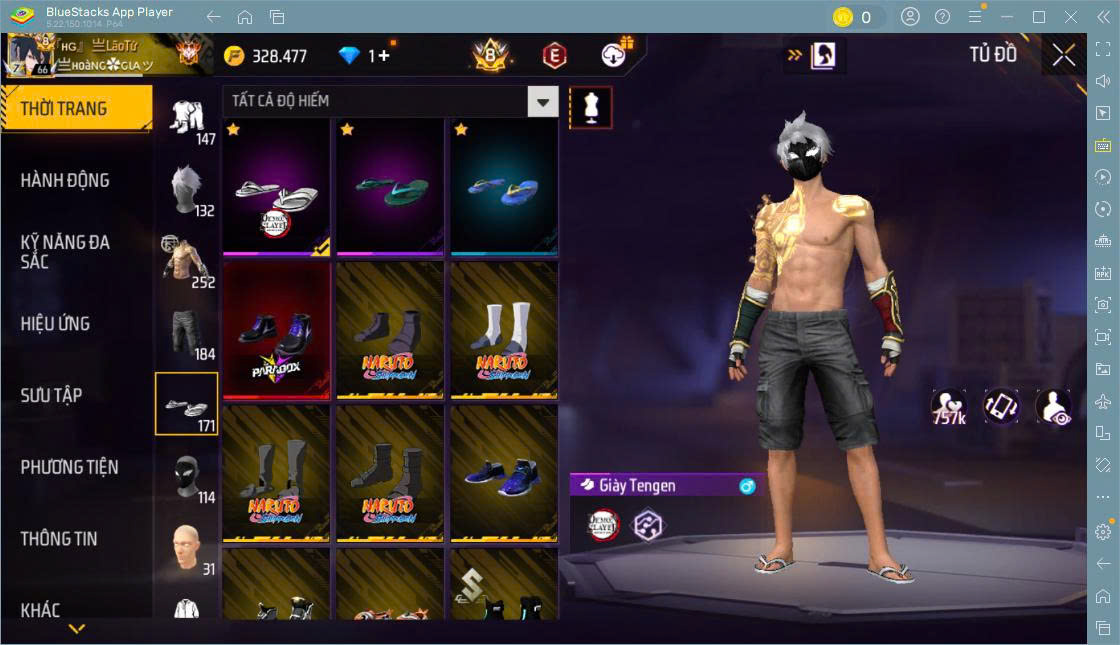Image resolution: width=1120 pixels, height=645 pixels.
Task: Toggle the character visibility eye icon
Action: tap(1054, 407)
